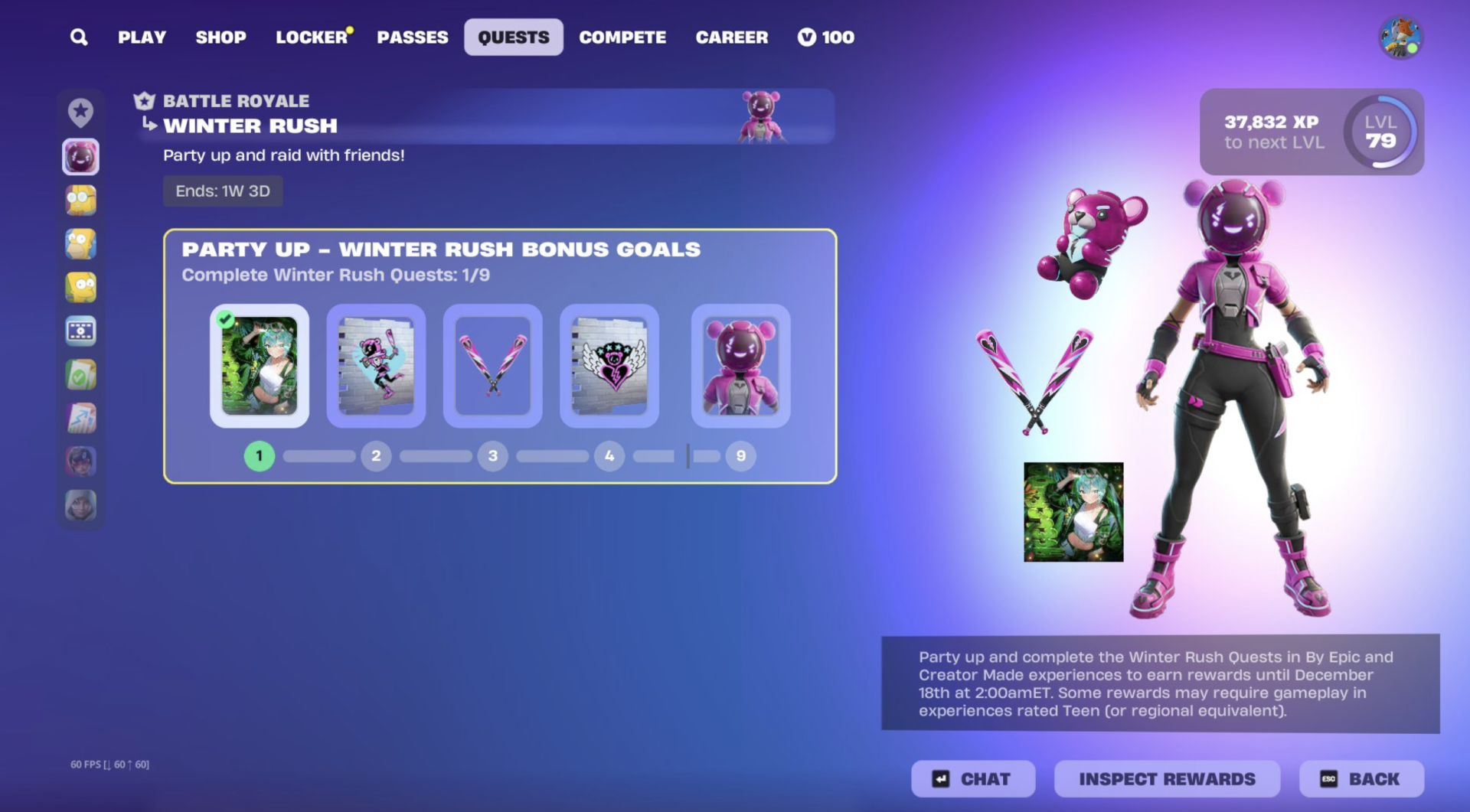The width and height of the screenshot is (1470, 812).
Task: Open the starred featured quests icon
Action: click(x=80, y=112)
